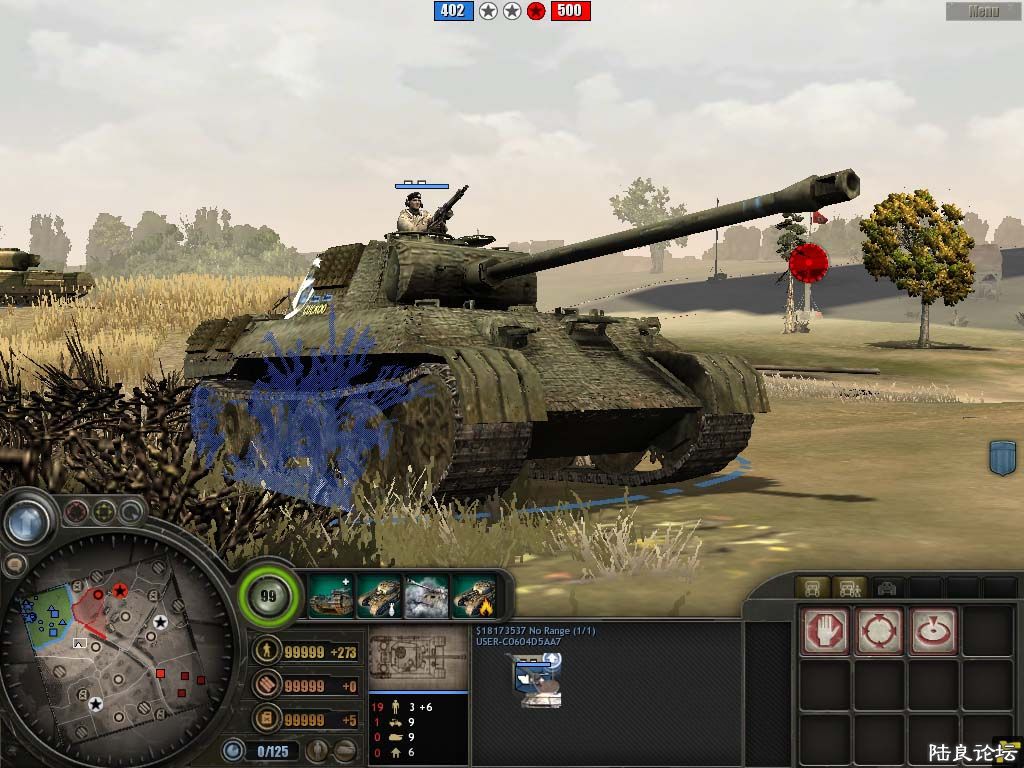Activate the tank flame ability
Image resolution: width=1024 pixels, height=768 pixels.
[x=475, y=596]
